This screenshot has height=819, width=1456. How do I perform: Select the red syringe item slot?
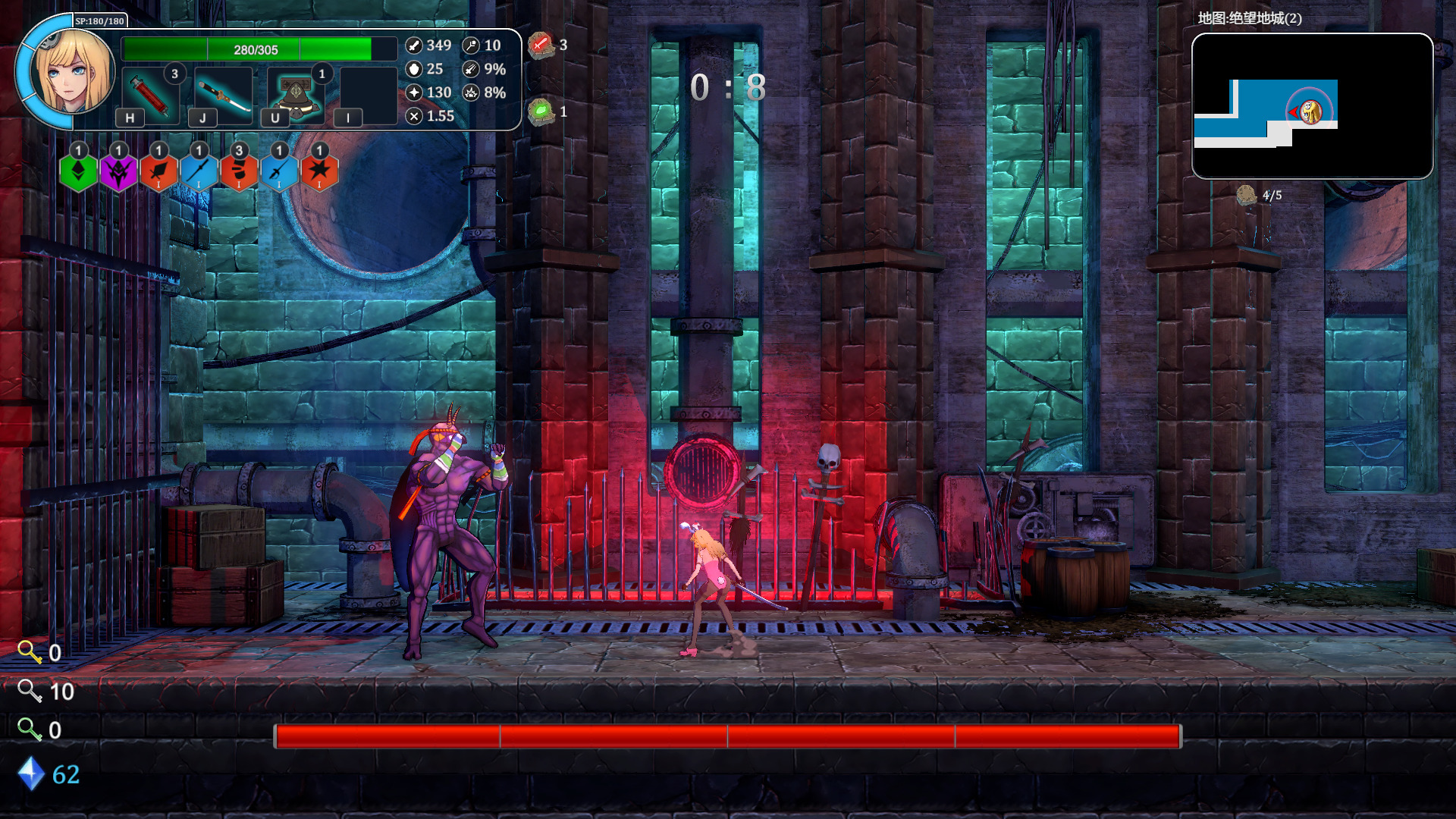(150, 95)
